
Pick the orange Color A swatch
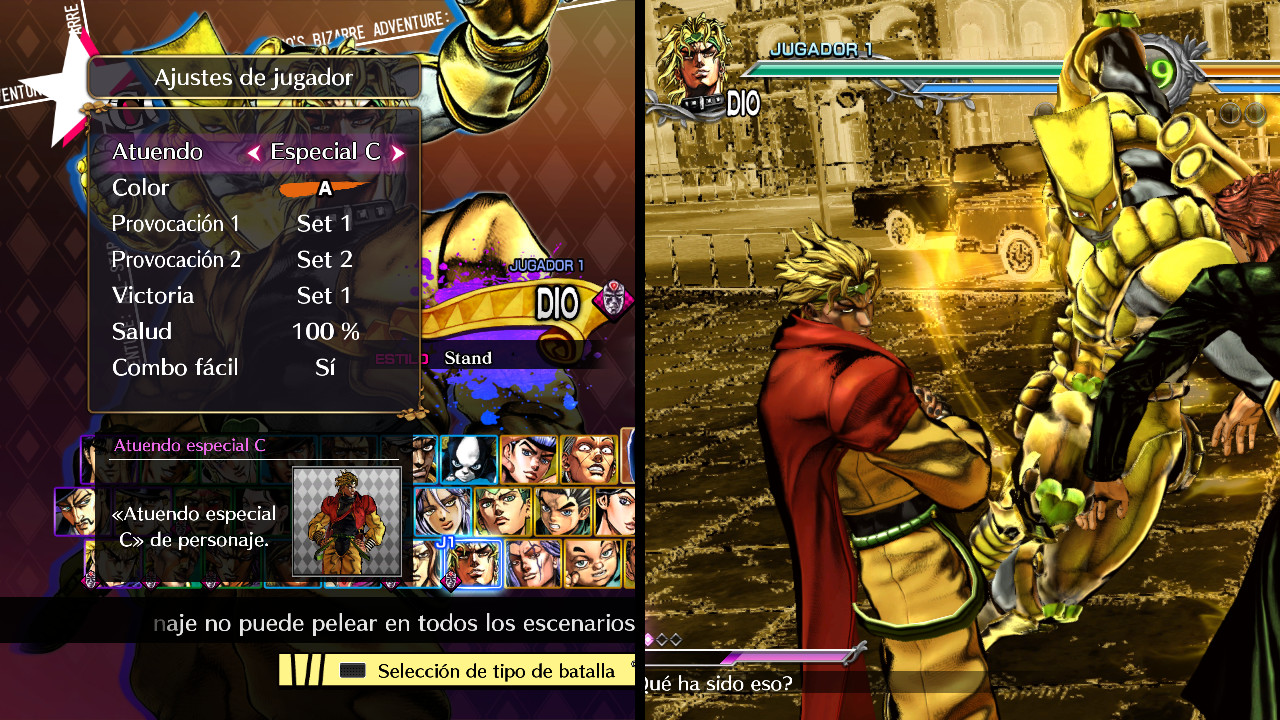click(323, 187)
